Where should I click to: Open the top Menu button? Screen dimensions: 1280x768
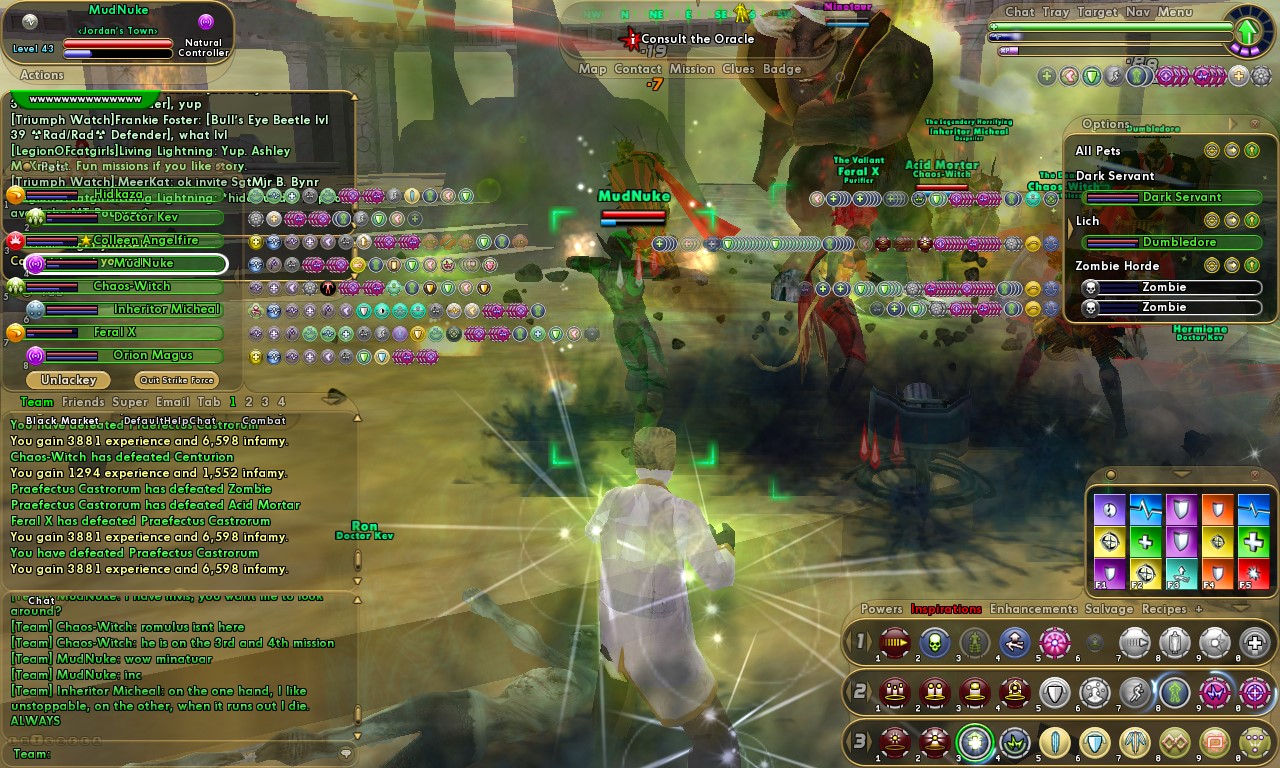tap(1175, 12)
